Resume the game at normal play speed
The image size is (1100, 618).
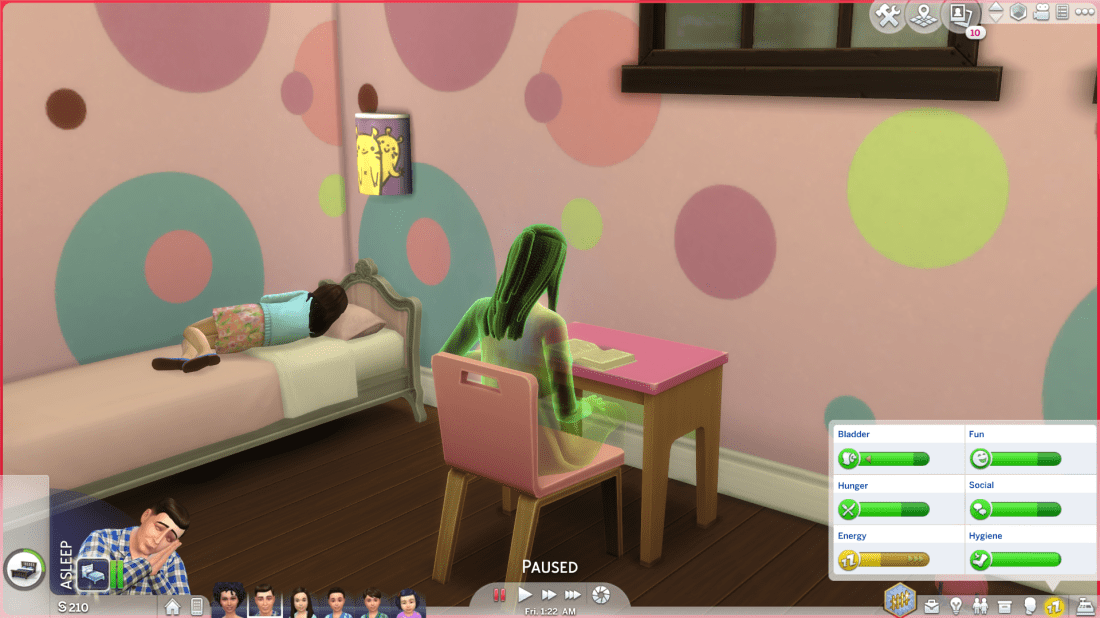tap(525, 595)
